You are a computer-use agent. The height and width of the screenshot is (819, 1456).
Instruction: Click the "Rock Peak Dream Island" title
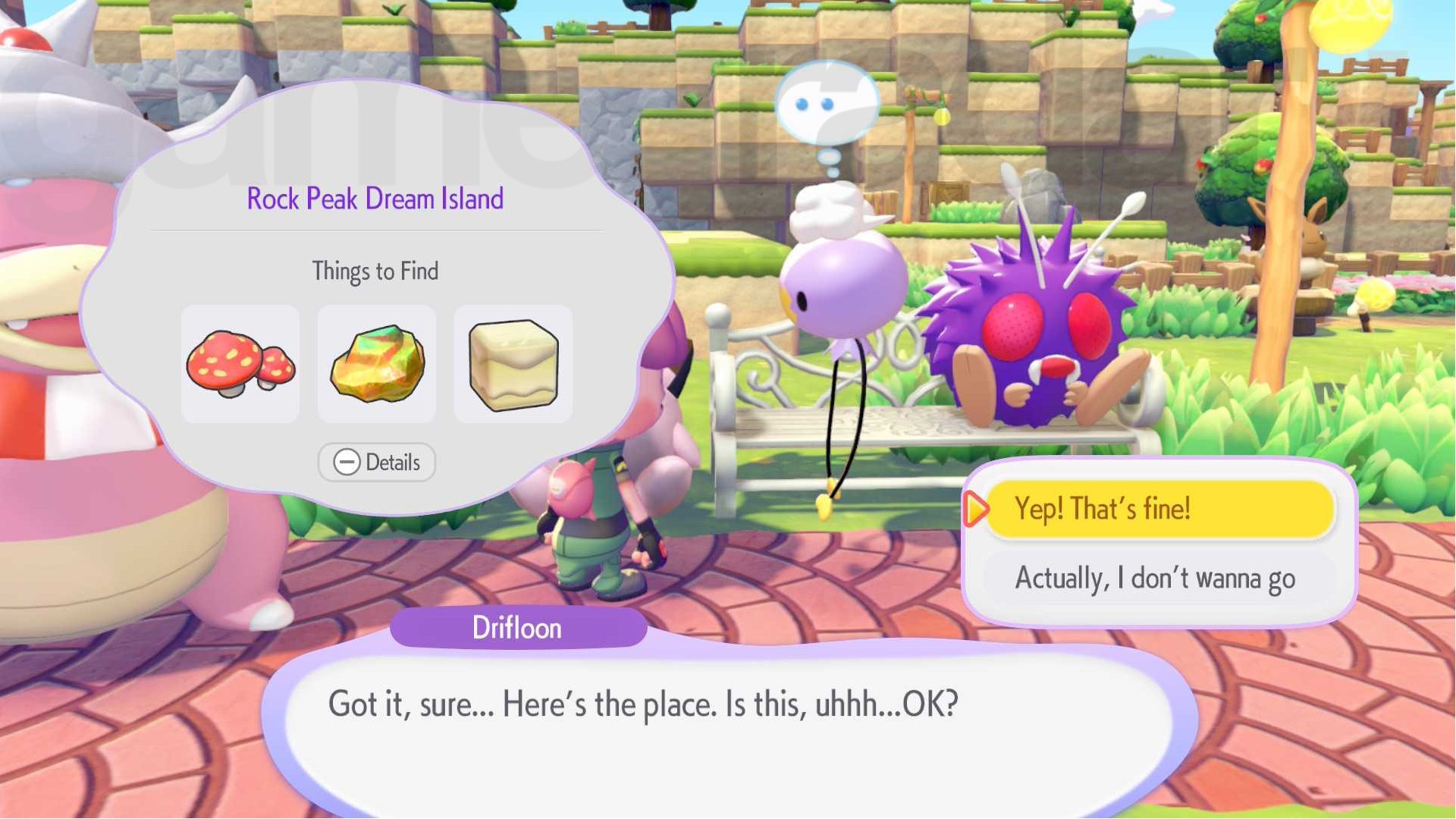pos(374,198)
